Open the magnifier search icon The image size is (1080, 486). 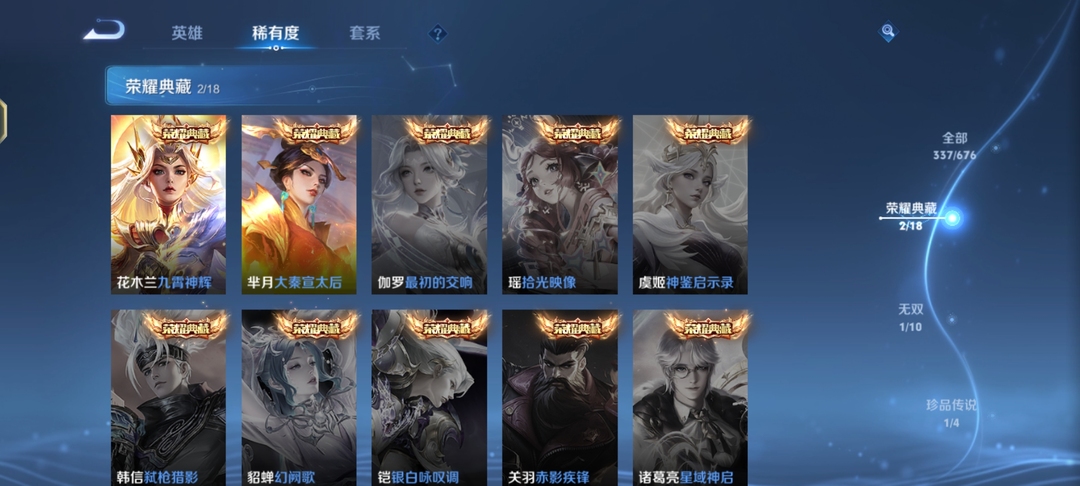tap(888, 33)
